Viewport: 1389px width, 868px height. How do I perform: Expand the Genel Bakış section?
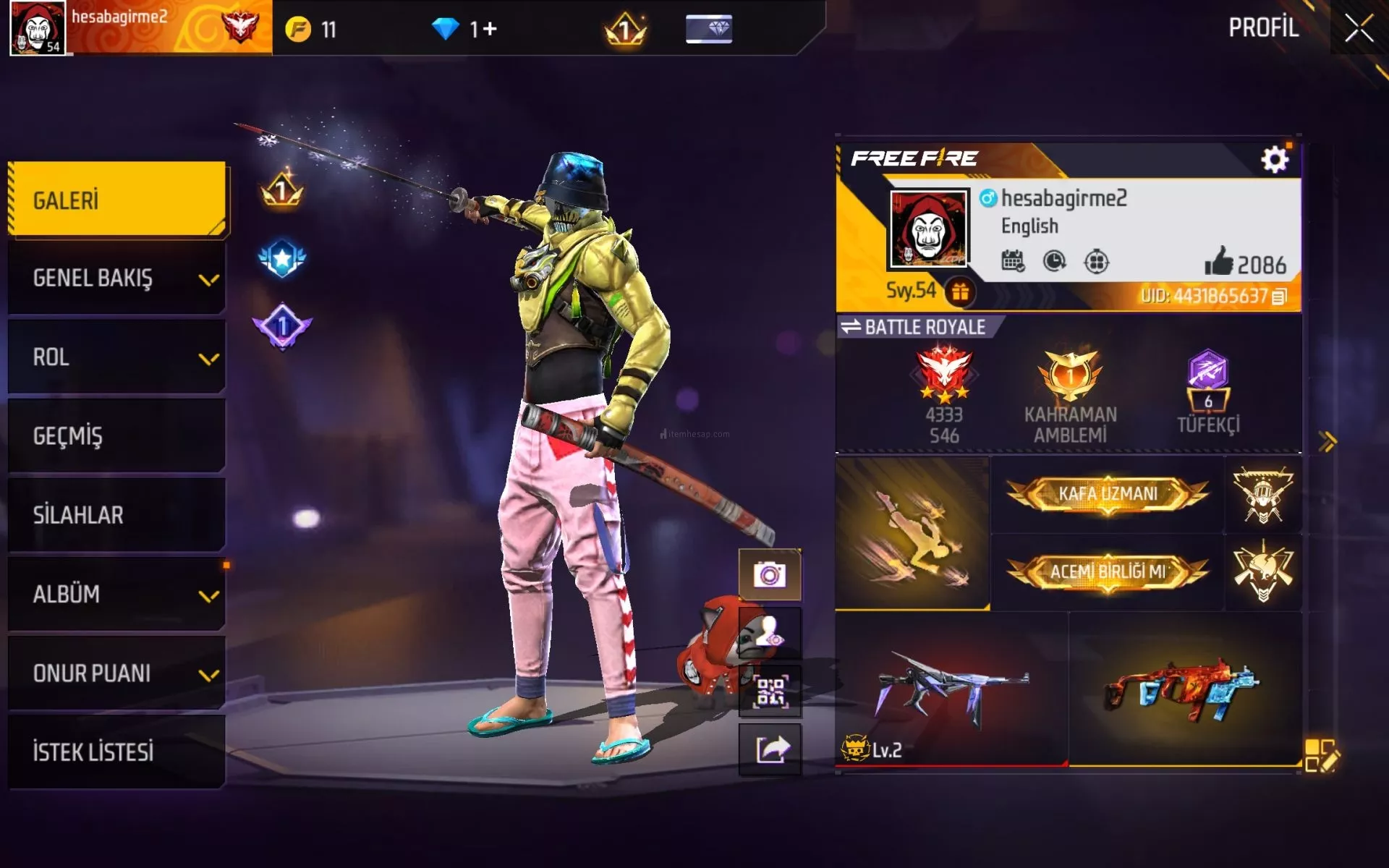pyautogui.click(x=117, y=278)
